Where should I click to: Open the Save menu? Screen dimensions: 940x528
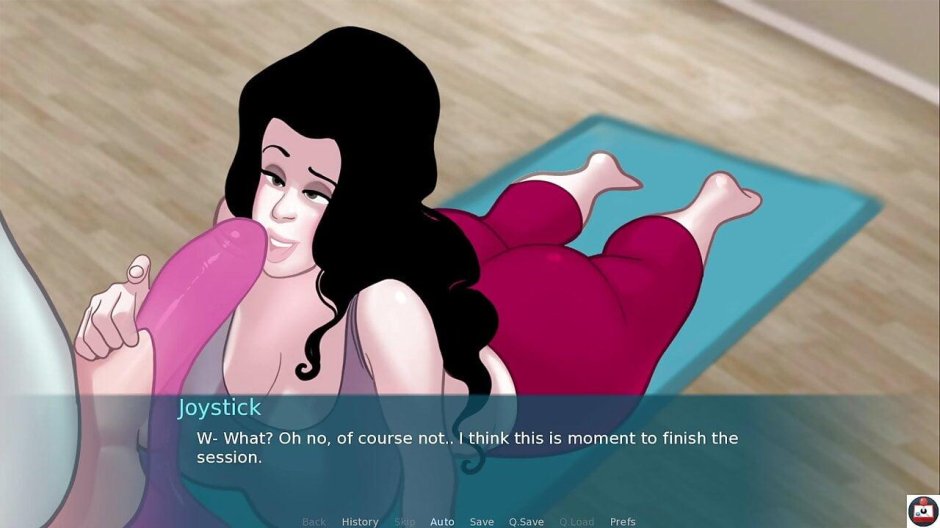pos(482,522)
